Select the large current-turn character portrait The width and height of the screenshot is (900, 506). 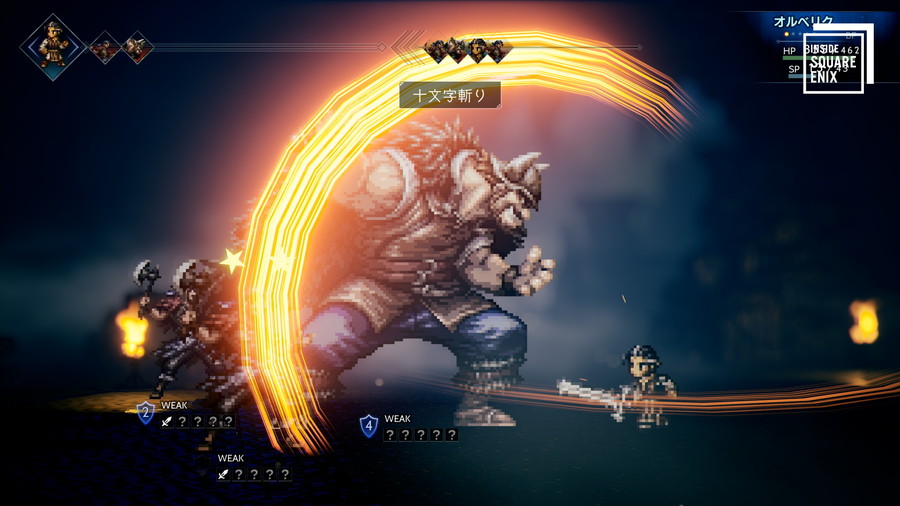[53, 47]
